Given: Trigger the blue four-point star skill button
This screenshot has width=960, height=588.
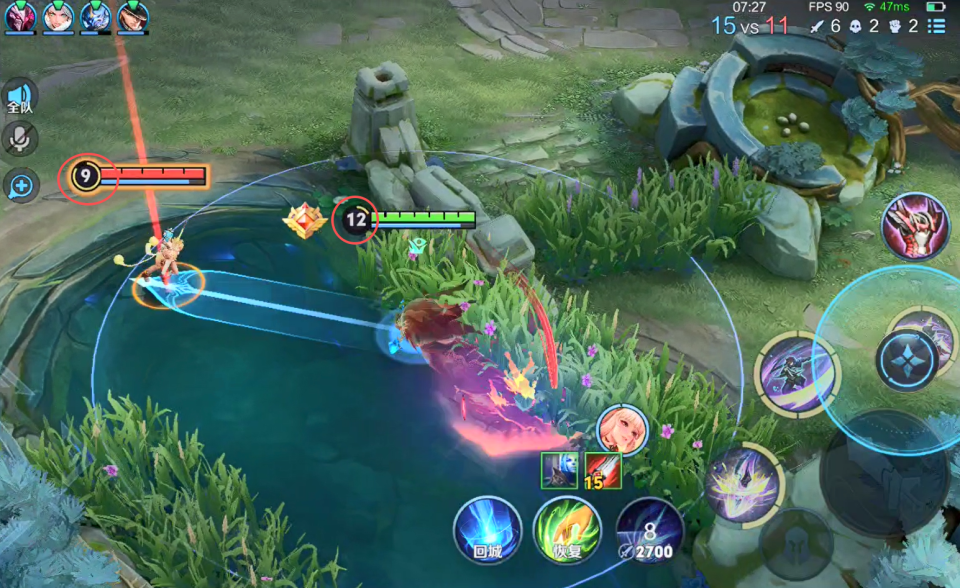Looking at the screenshot, I should [907, 360].
